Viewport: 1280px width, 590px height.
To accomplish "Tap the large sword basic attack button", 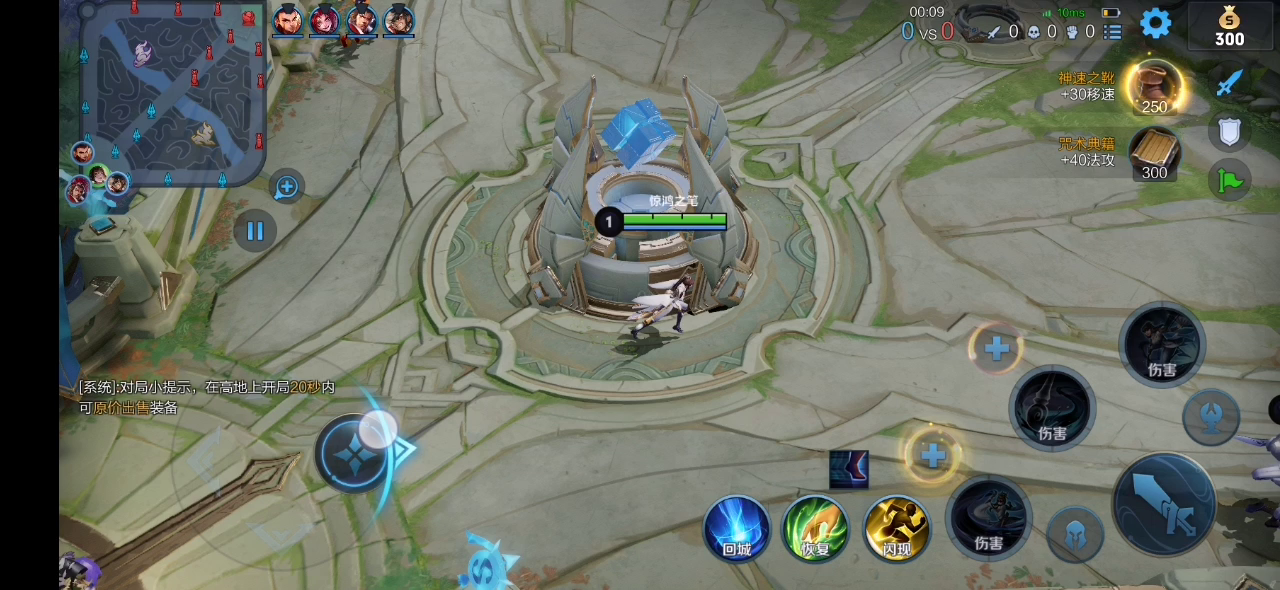I will [x=1164, y=503].
